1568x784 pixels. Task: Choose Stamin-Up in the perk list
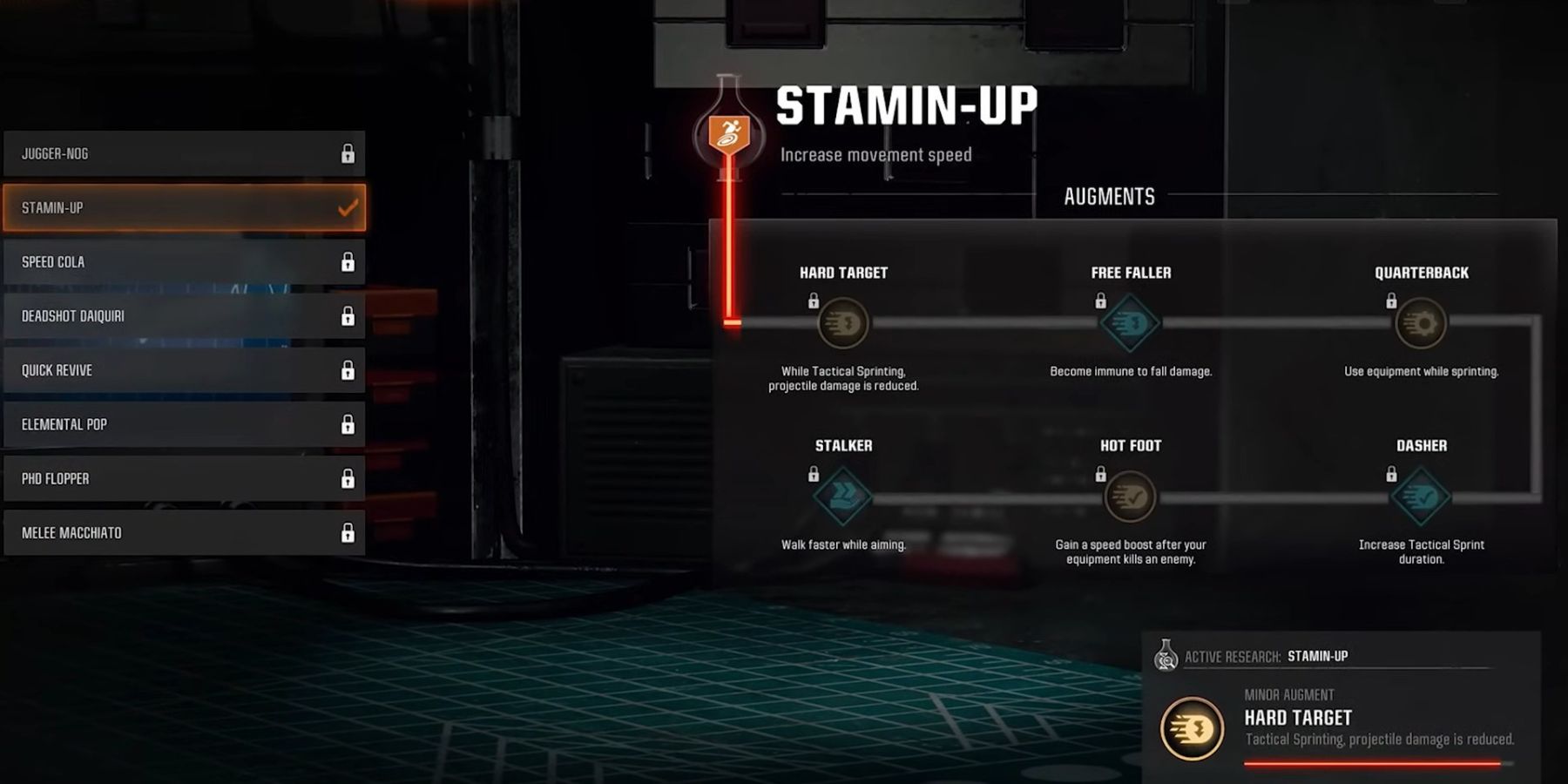(184, 207)
